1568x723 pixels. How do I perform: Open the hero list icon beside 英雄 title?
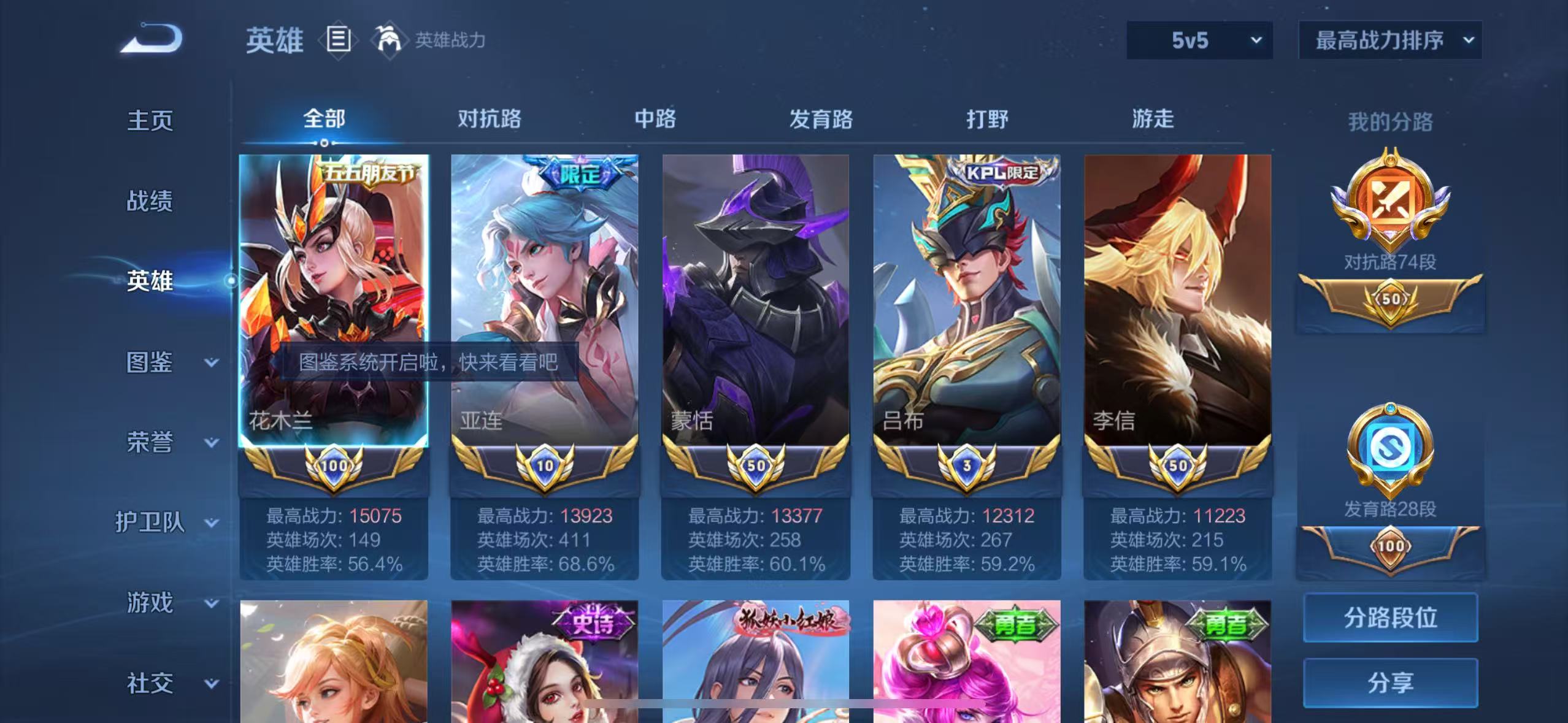(x=338, y=39)
